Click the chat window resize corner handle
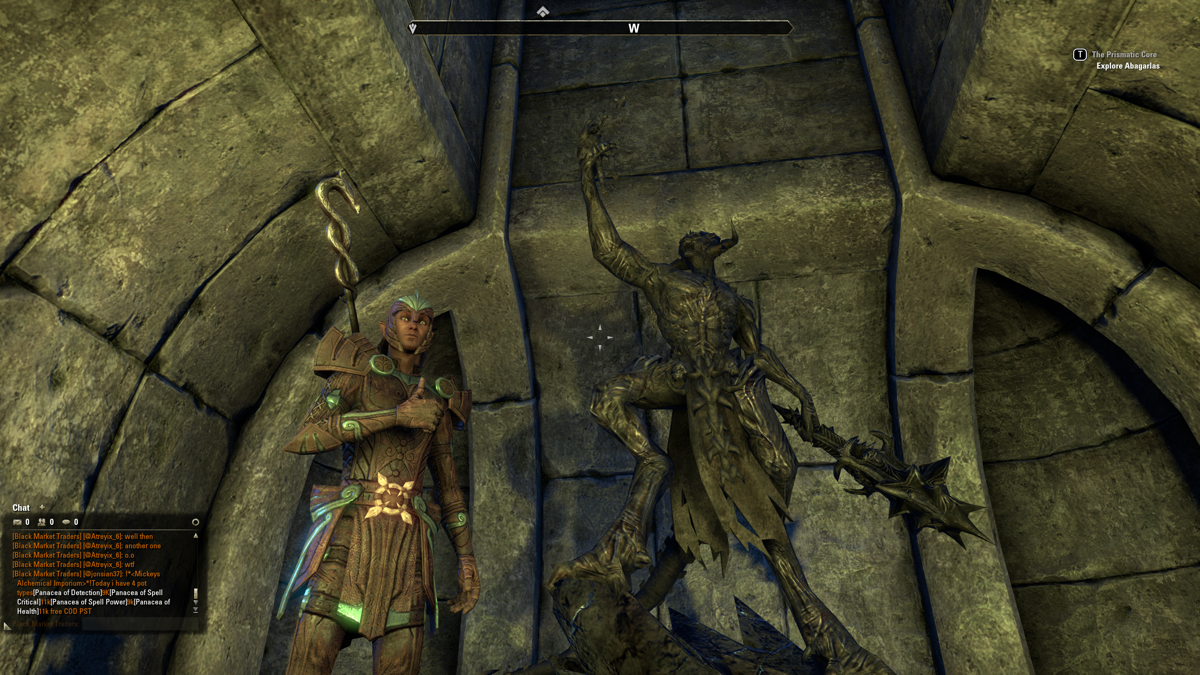The image size is (1200, 675). tap(7, 626)
